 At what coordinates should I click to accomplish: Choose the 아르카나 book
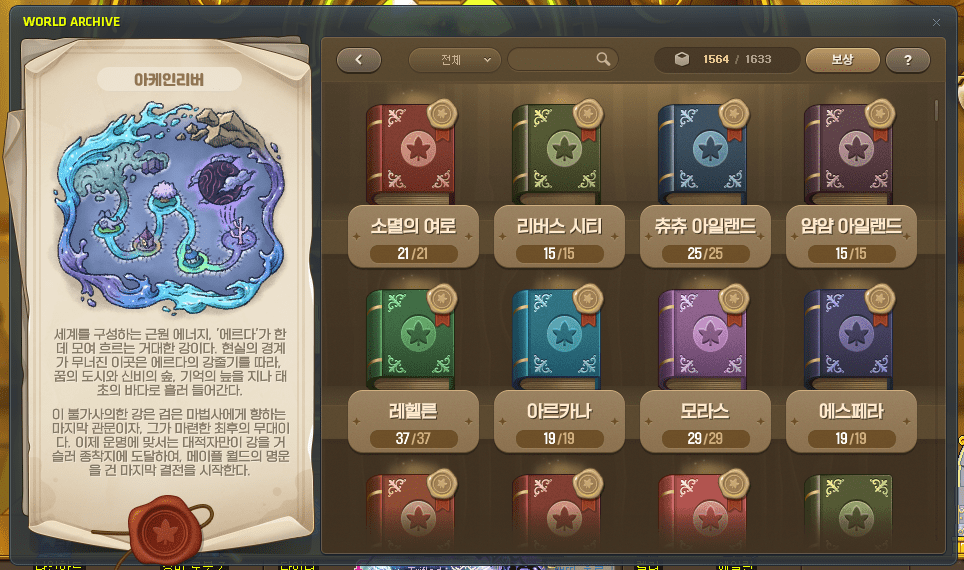click(x=557, y=338)
